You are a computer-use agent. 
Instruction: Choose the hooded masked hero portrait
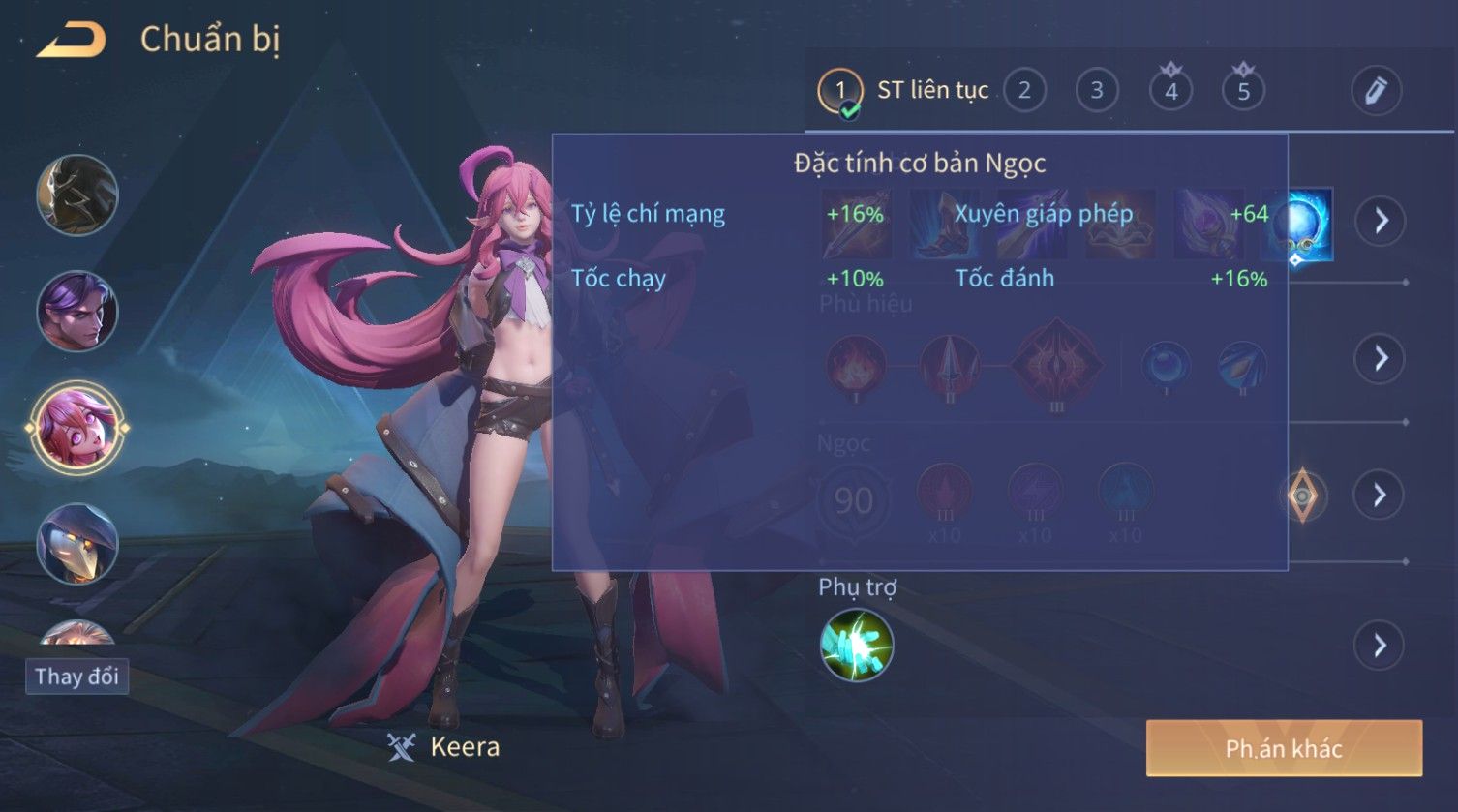pyautogui.click(x=77, y=544)
